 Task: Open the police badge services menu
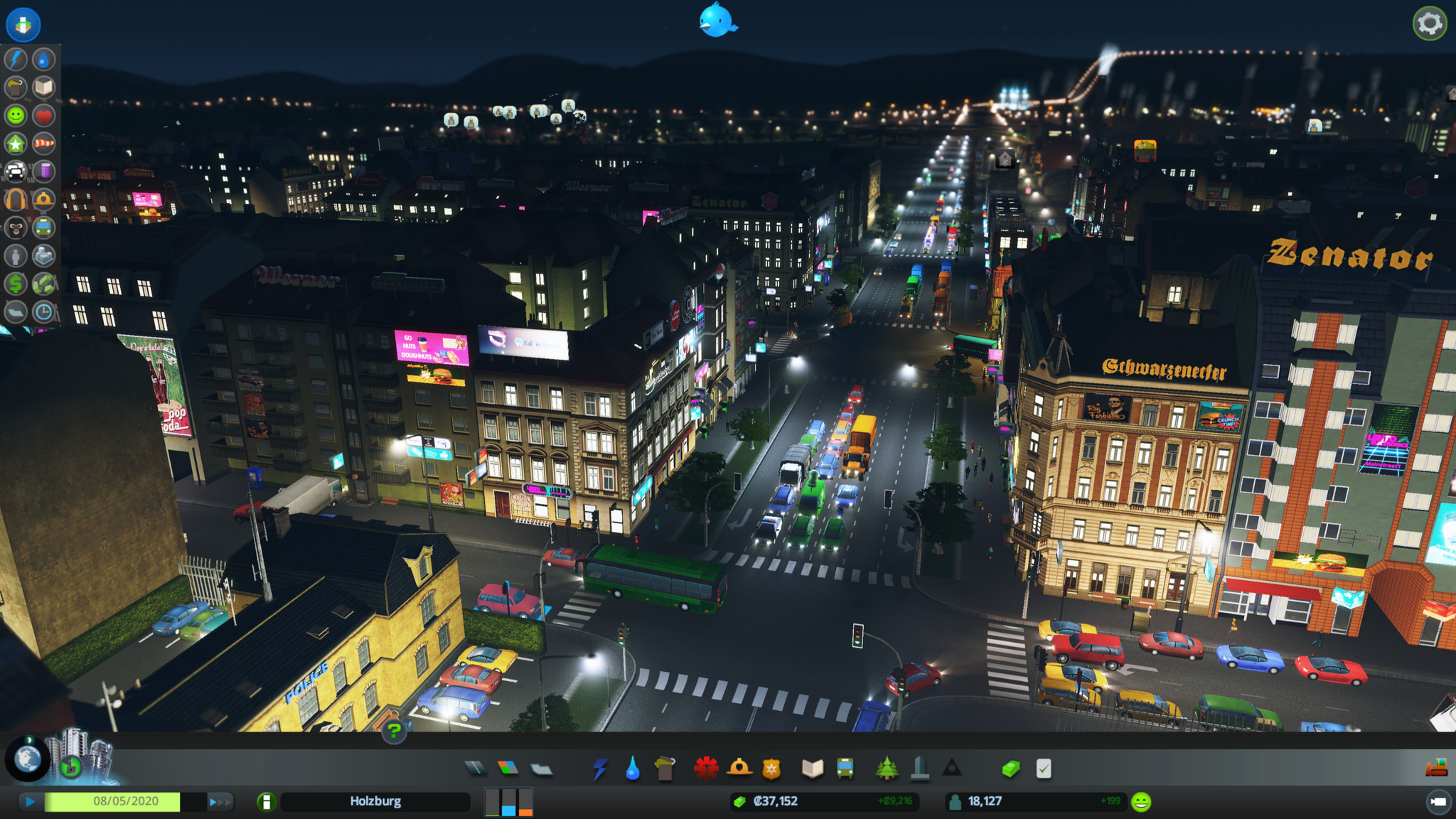click(771, 769)
